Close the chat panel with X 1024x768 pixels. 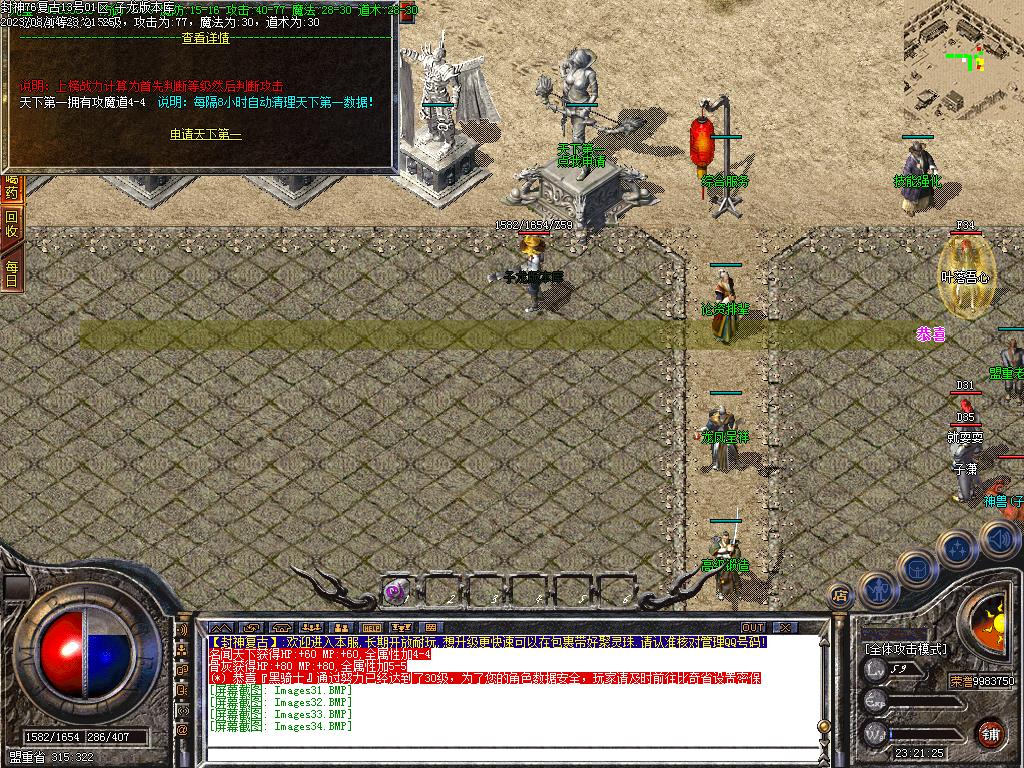(786, 628)
